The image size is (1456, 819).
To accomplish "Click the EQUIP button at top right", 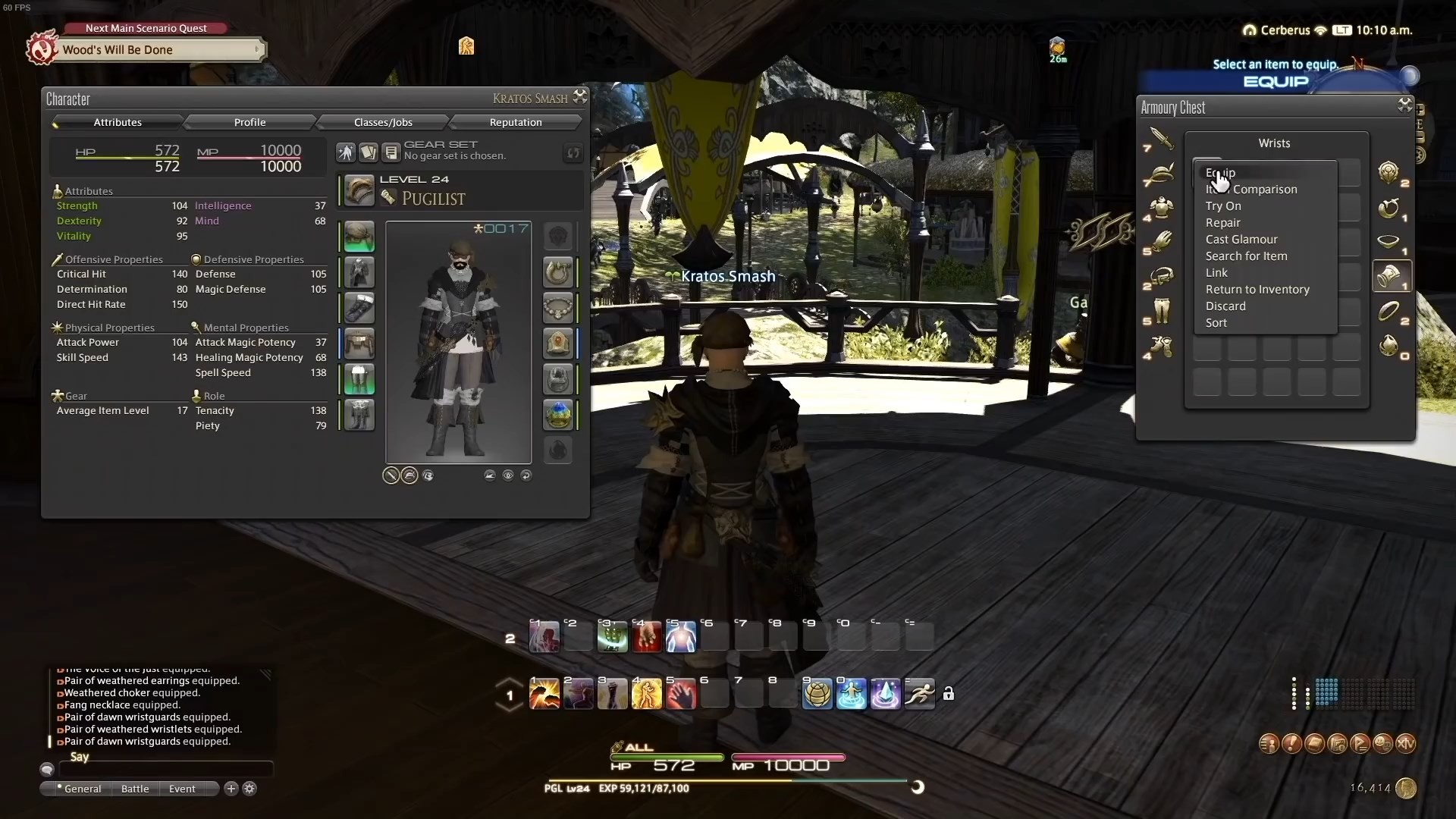I will pos(1275,82).
